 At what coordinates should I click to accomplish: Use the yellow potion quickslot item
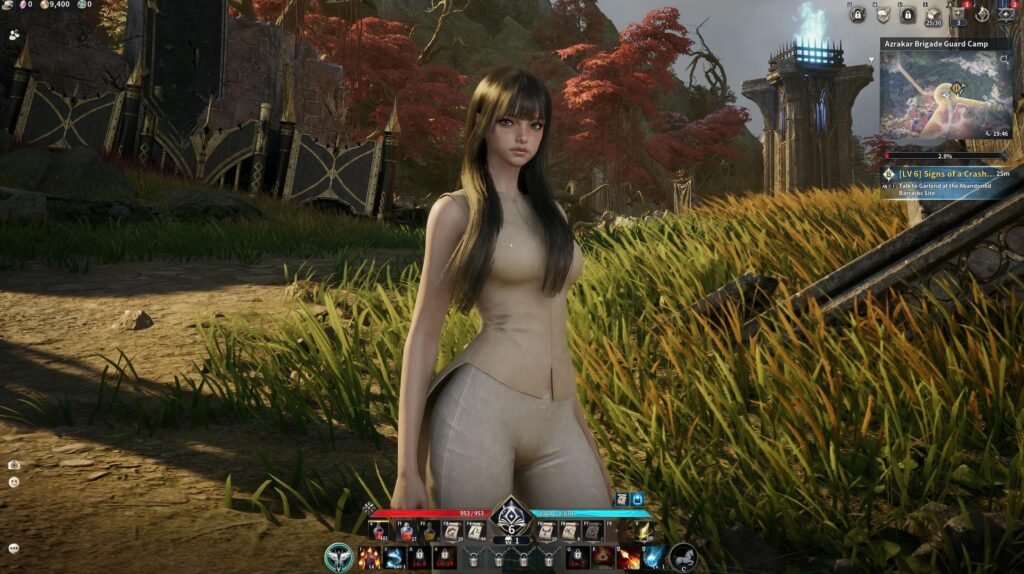[430, 531]
